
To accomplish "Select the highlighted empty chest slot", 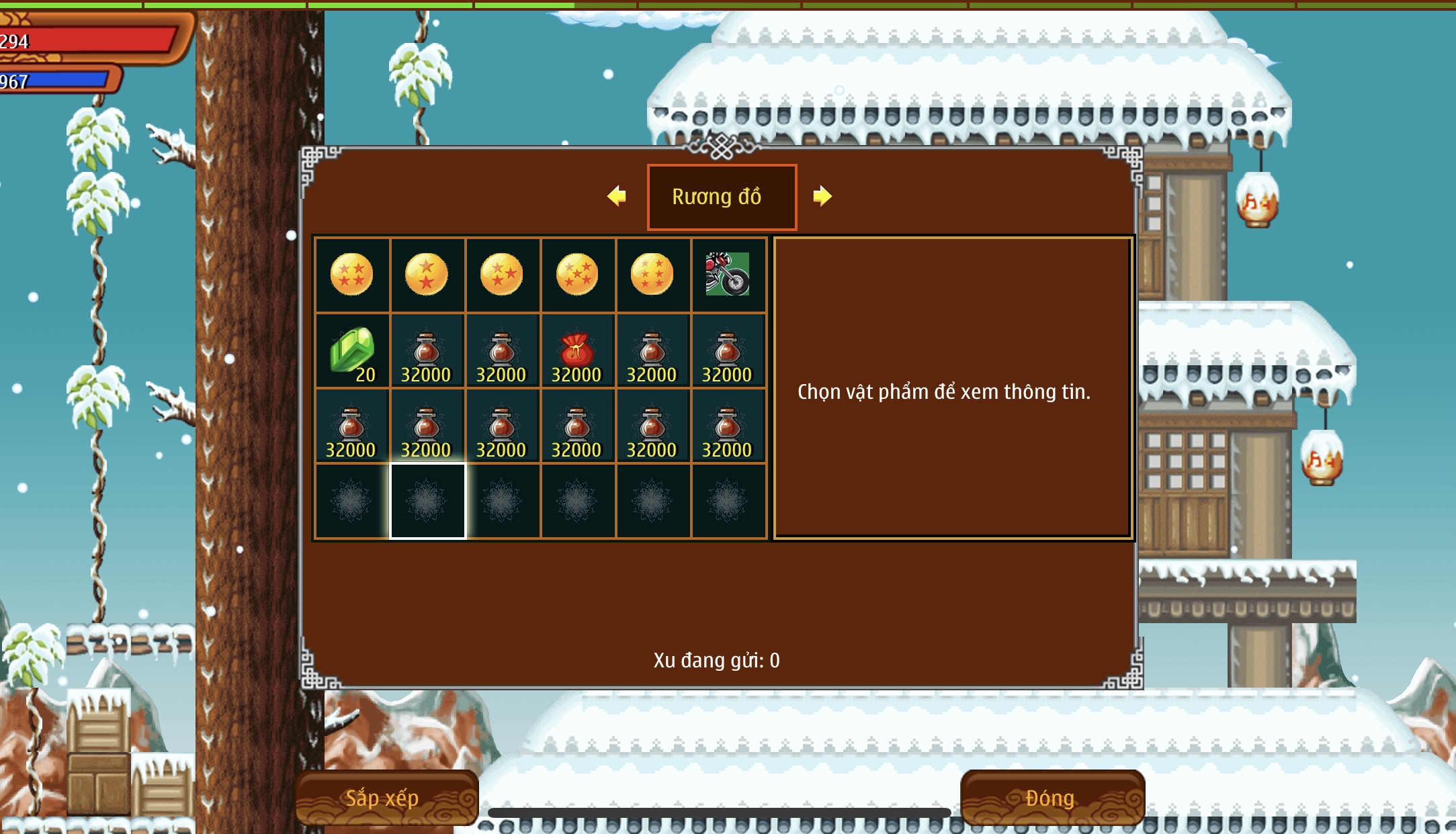I will pyautogui.click(x=427, y=501).
